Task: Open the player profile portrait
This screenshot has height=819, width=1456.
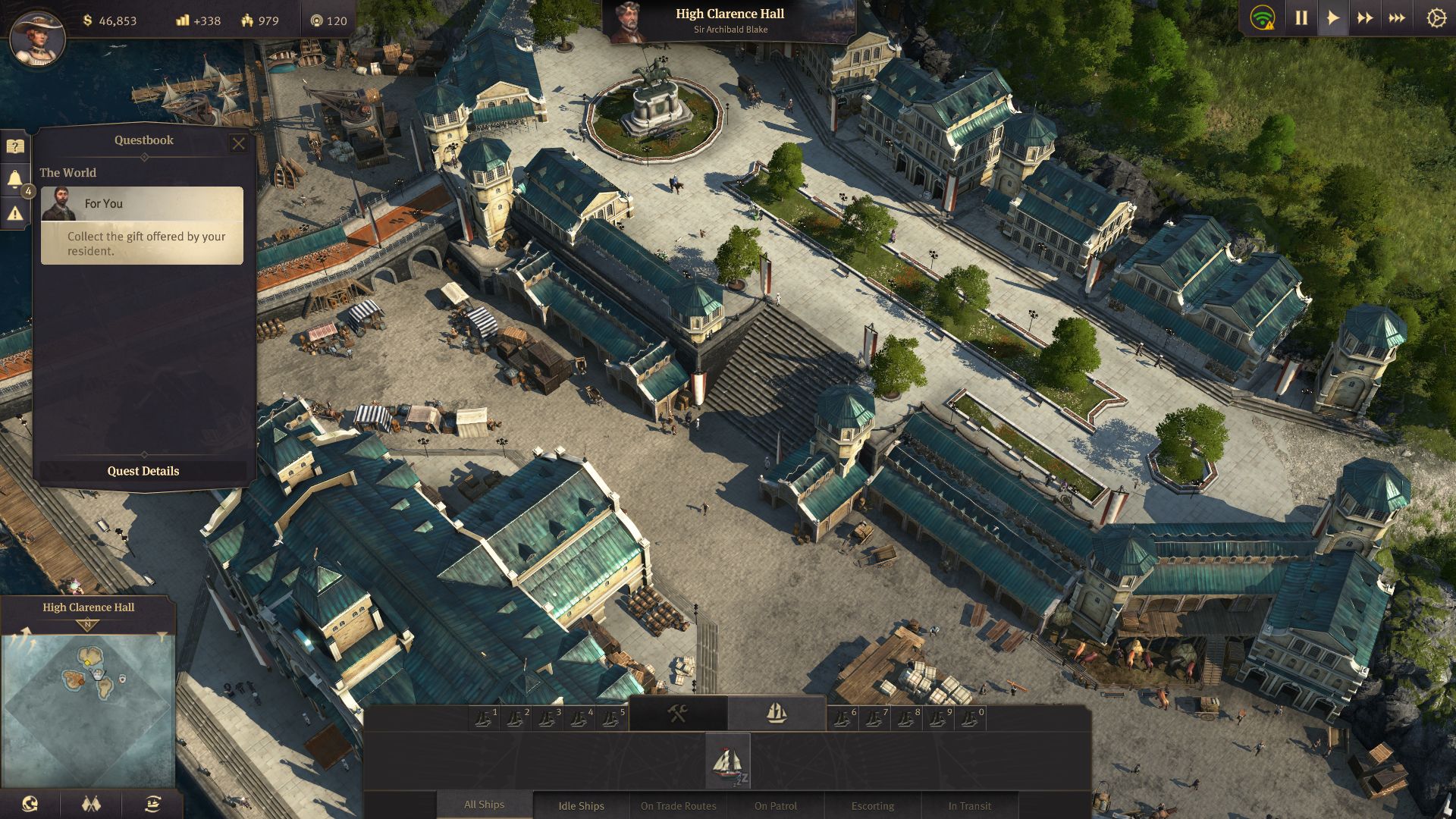Action: click(36, 36)
